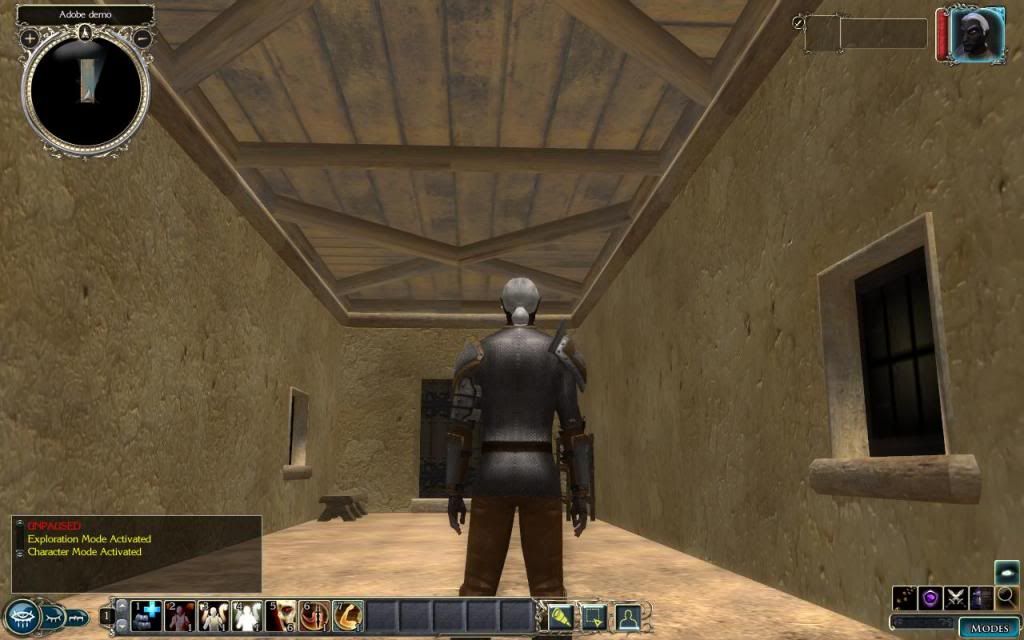Activate the selection marquee button
Screen dimensions: 1024x640
593,616
